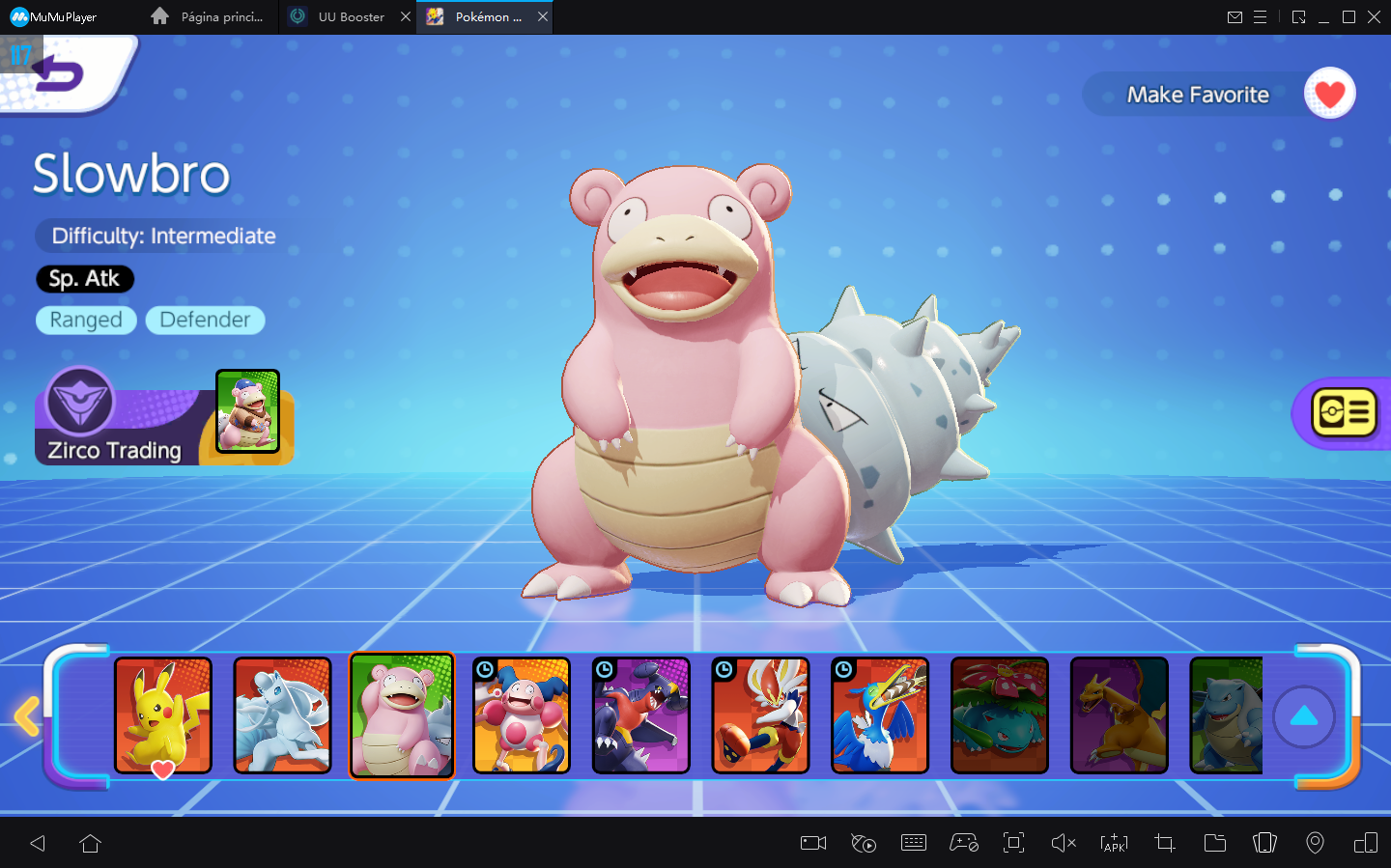Select Garchomp's thumbnail in the roster
The image size is (1391, 868).
click(640, 715)
